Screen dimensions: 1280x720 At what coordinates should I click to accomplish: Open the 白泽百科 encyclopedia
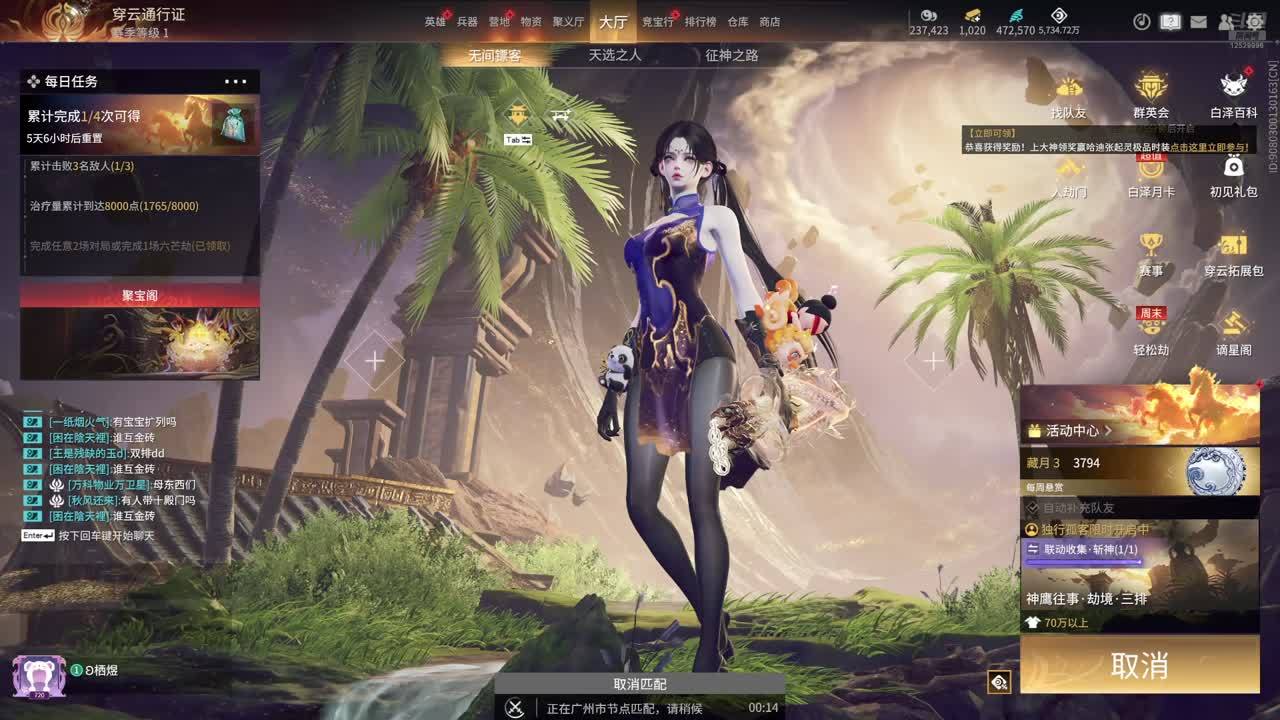coord(1234,97)
